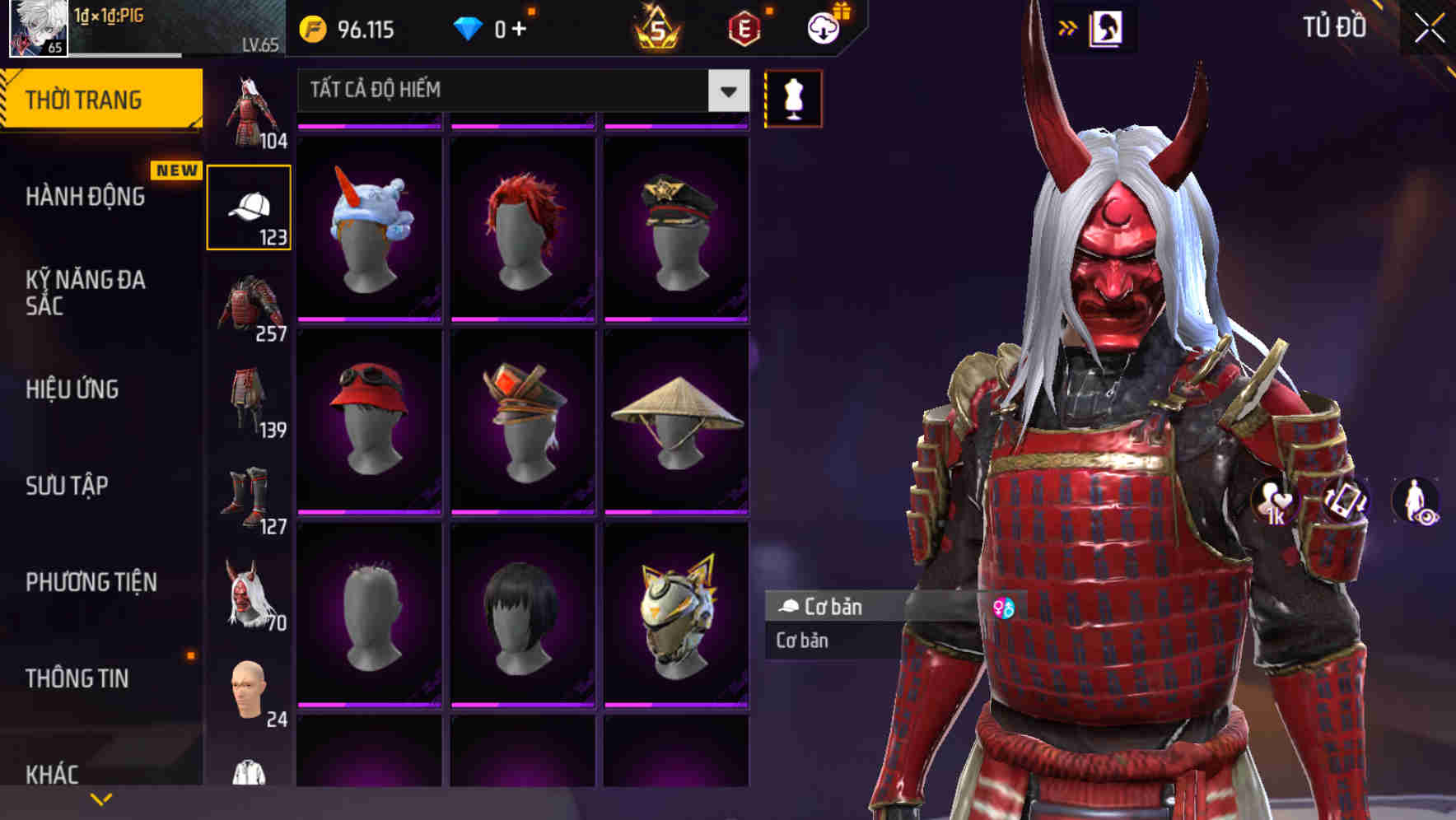The image size is (1456, 820).
Task: Click the diamond balance icon
Action: coord(470,27)
